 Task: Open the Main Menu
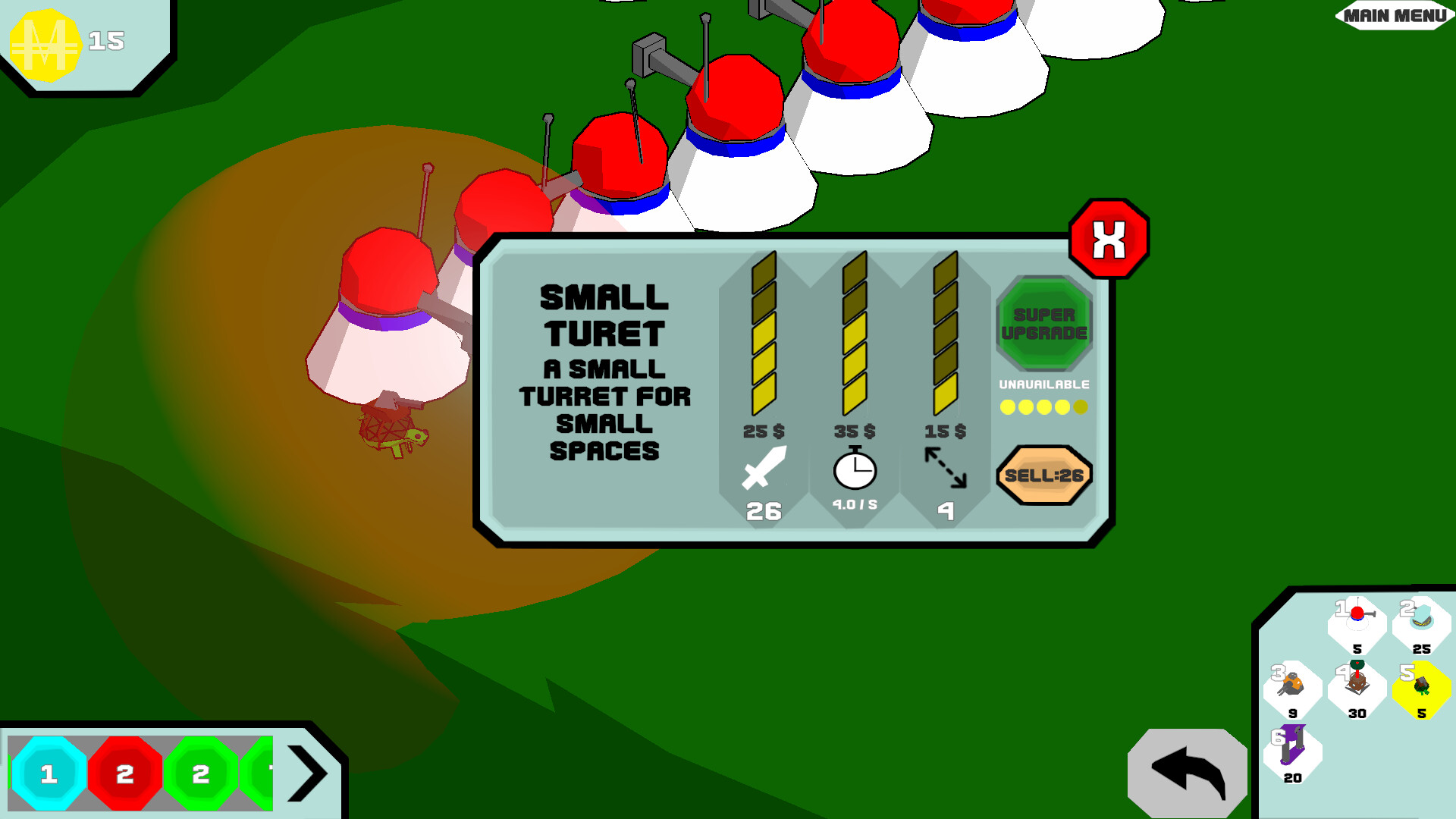tap(1392, 14)
